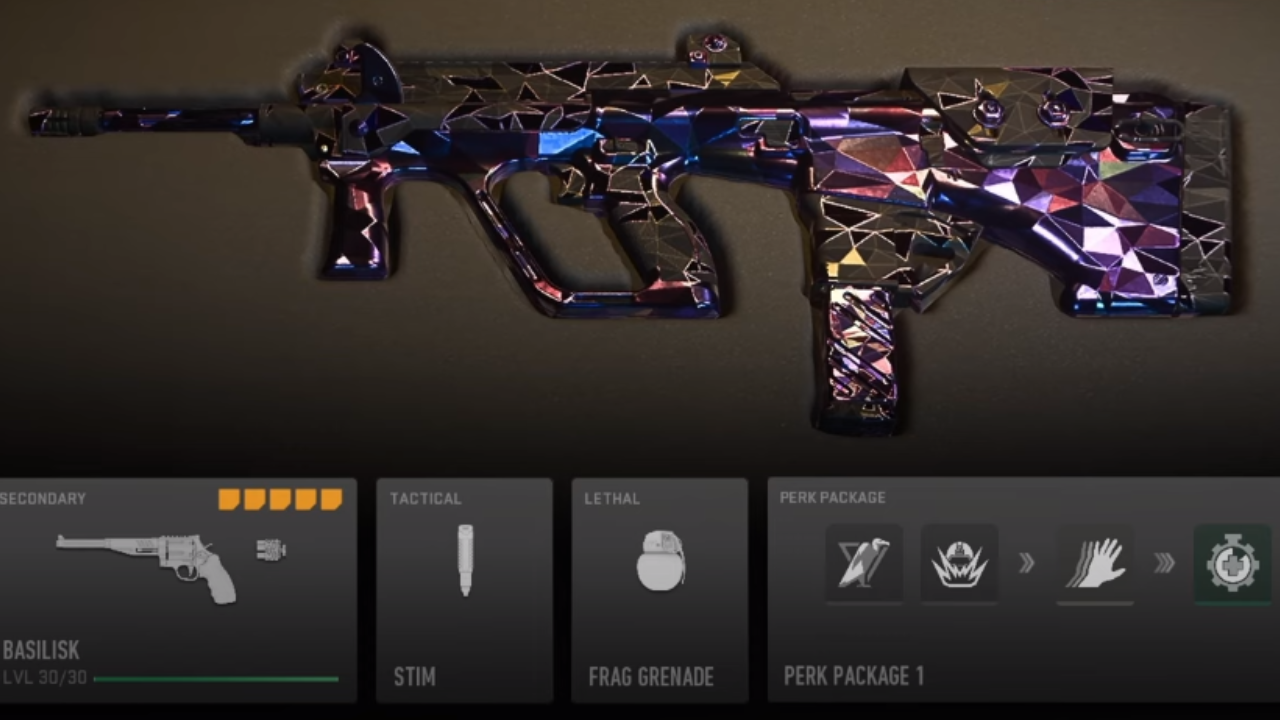Open the Stim tactical slot

click(x=464, y=590)
